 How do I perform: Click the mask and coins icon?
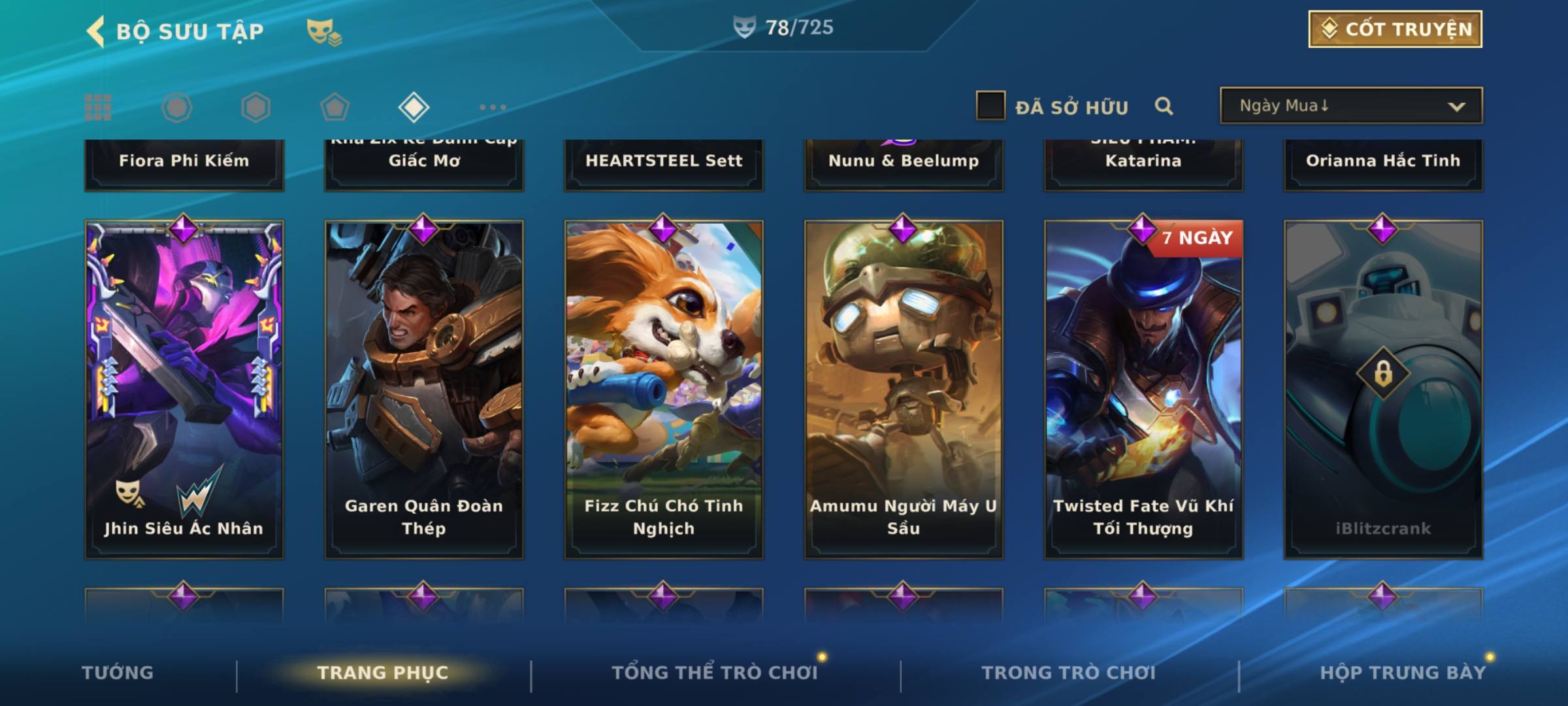pos(323,31)
